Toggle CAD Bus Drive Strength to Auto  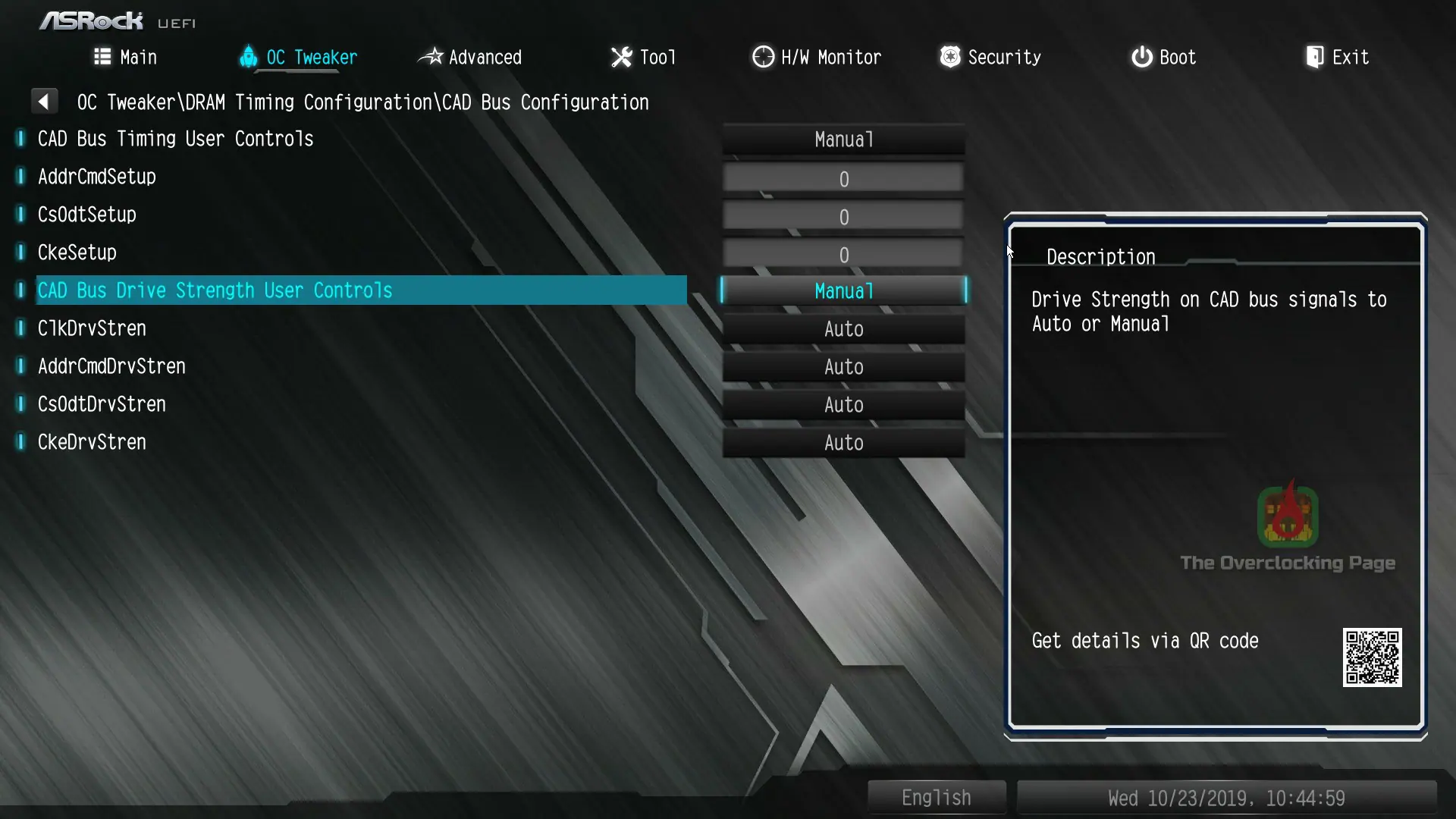843,290
